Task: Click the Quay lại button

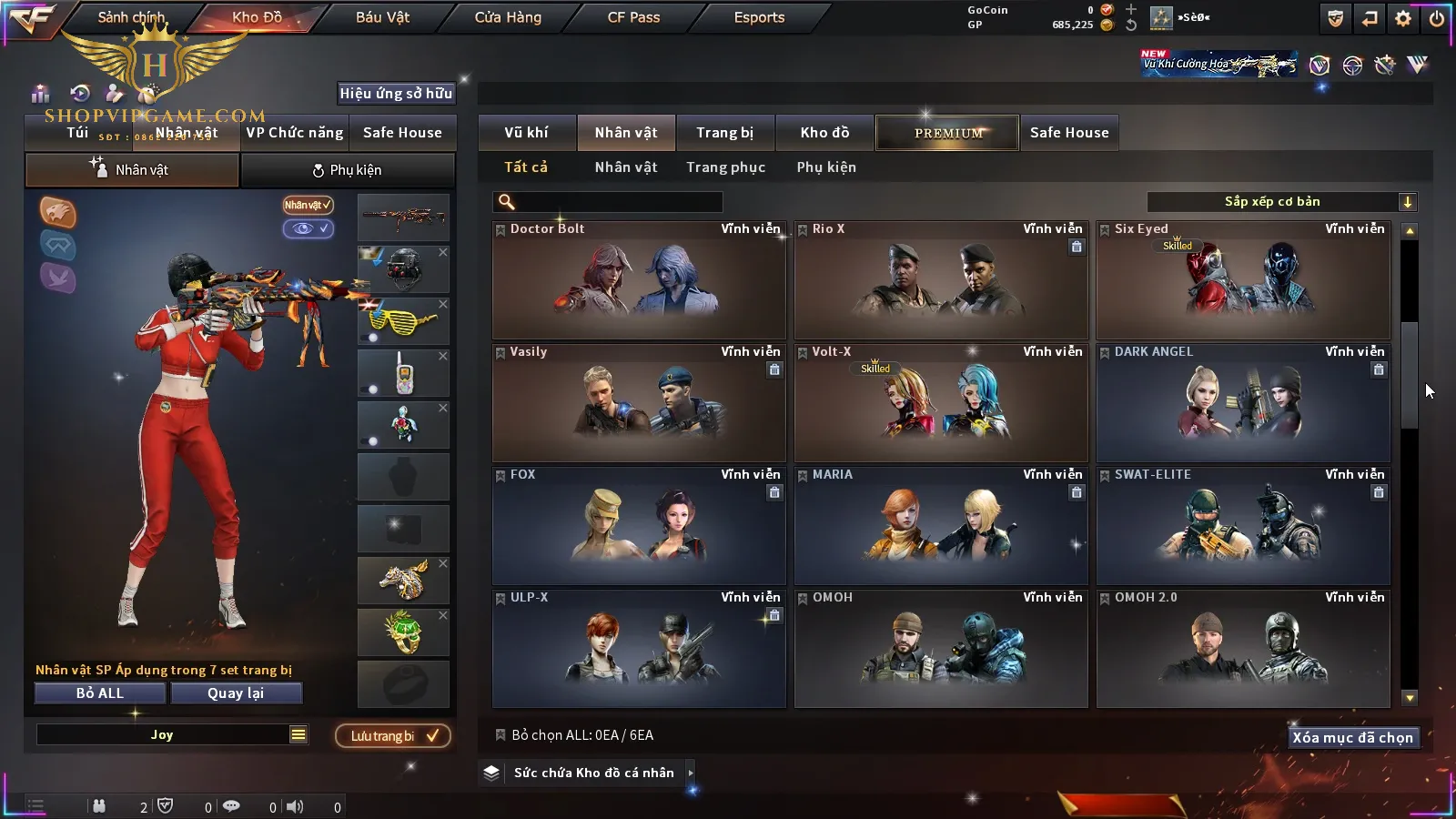Action: 236,693
